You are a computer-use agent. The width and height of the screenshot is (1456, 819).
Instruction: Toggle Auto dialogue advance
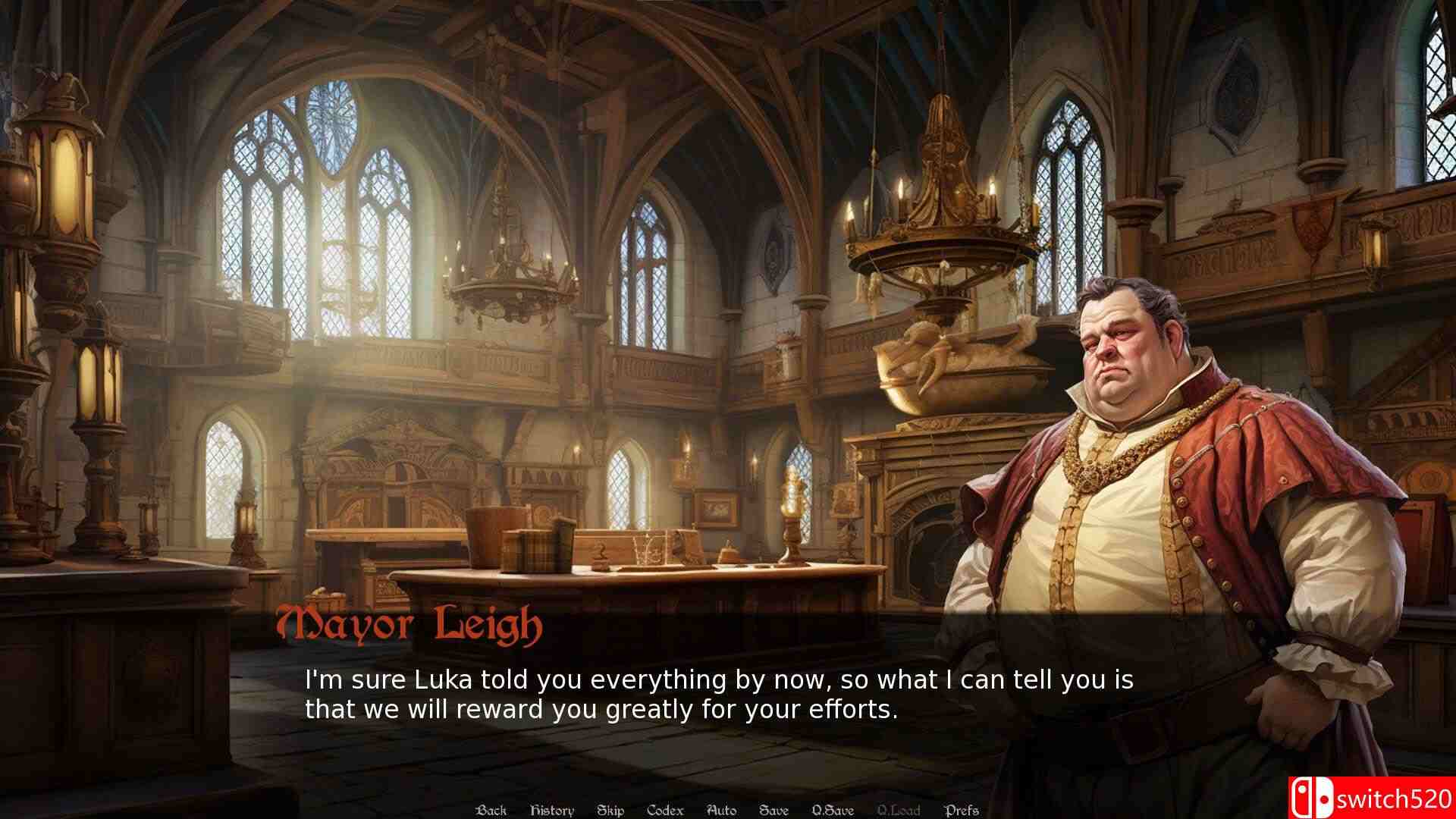point(721,810)
